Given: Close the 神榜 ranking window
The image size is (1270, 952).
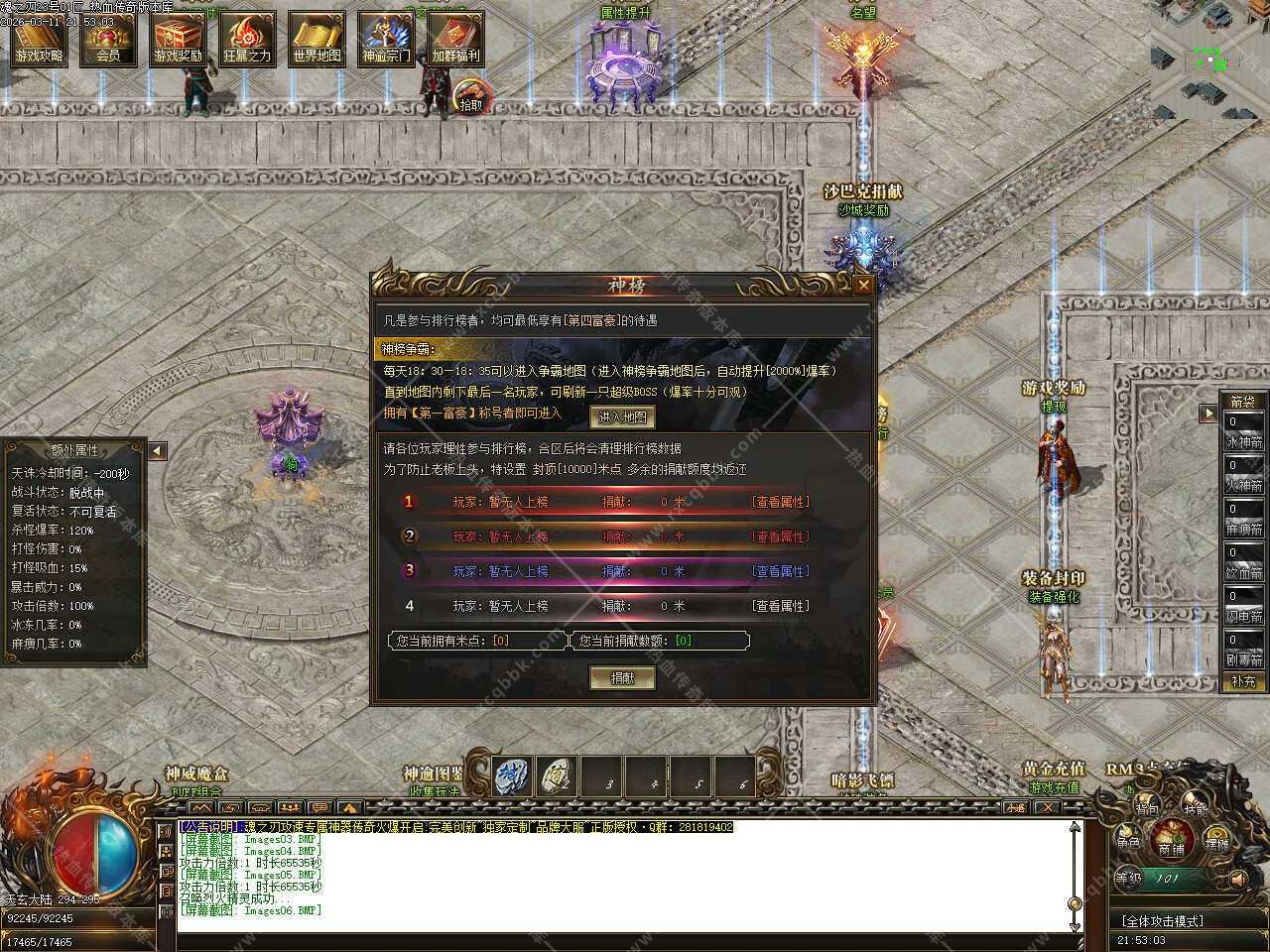Looking at the screenshot, I should [863, 286].
